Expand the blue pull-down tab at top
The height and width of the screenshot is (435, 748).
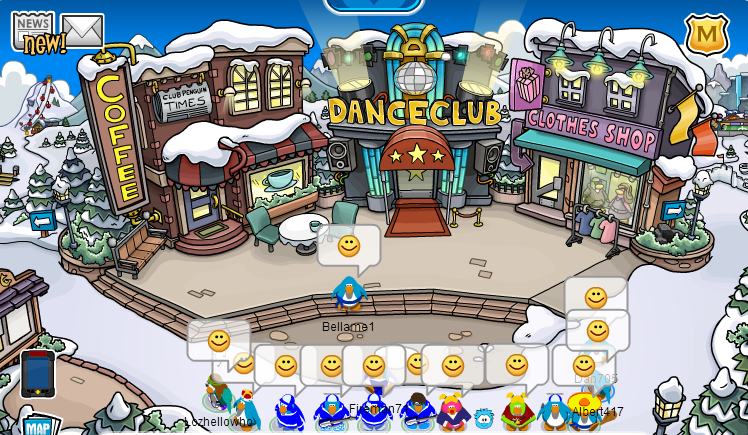coord(373,5)
